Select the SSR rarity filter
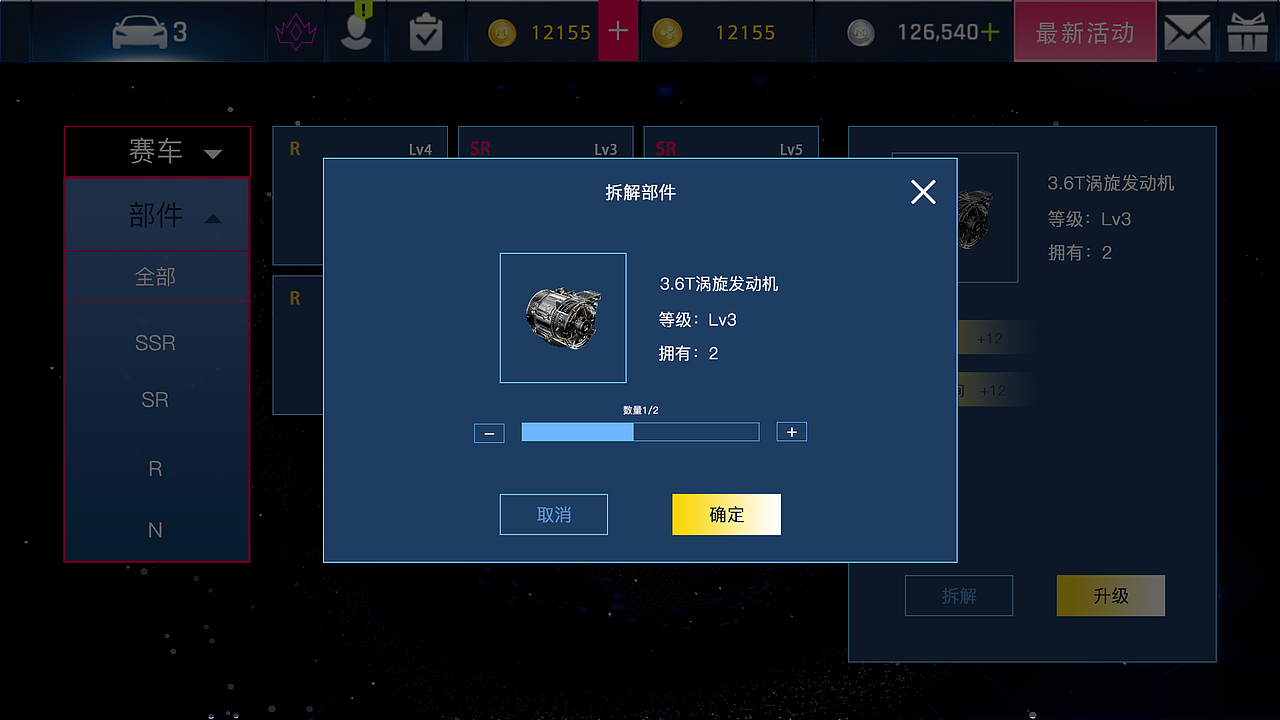1280x720 pixels. tap(155, 342)
